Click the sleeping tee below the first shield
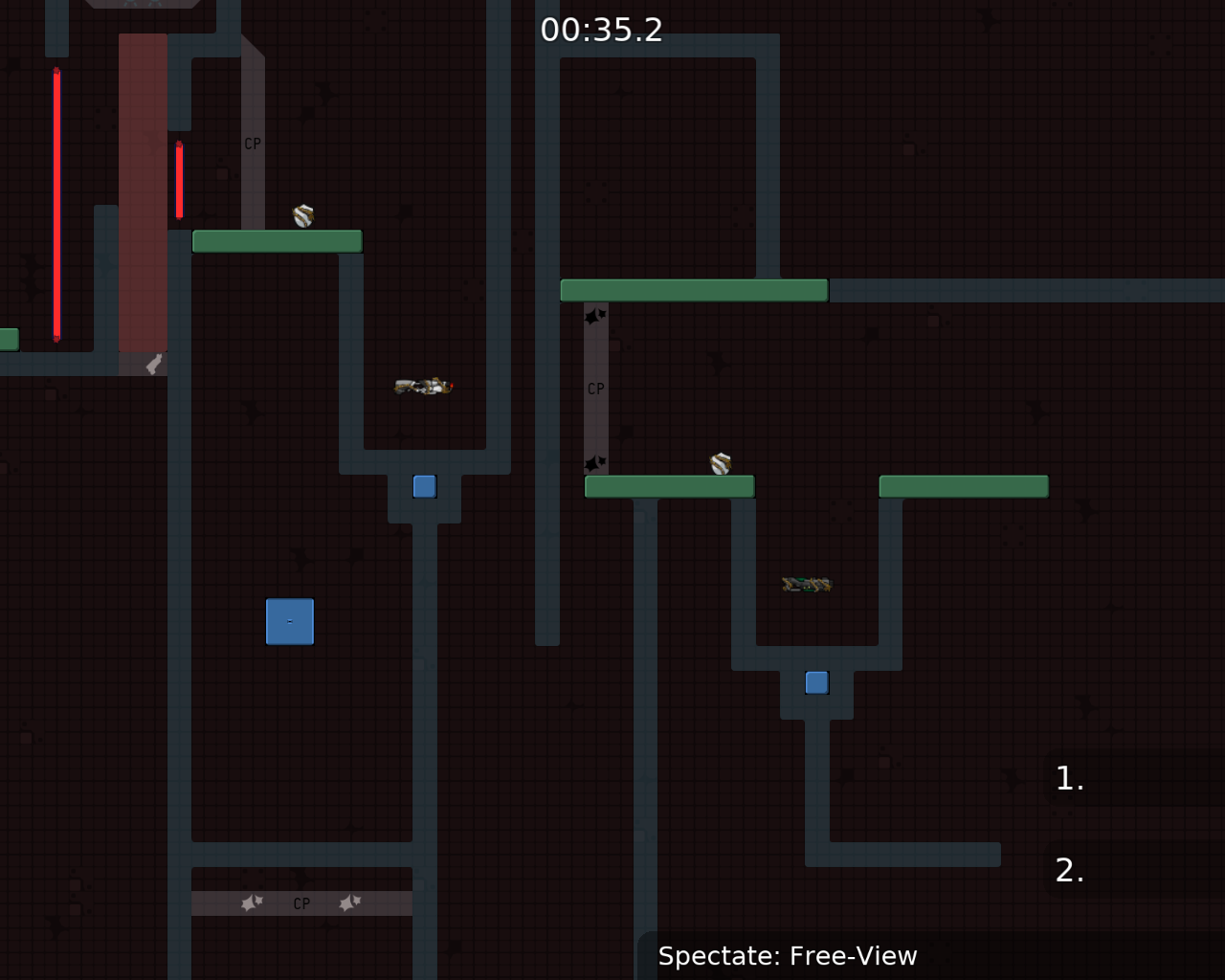The width and height of the screenshot is (1225, 980). click(421, 387)
